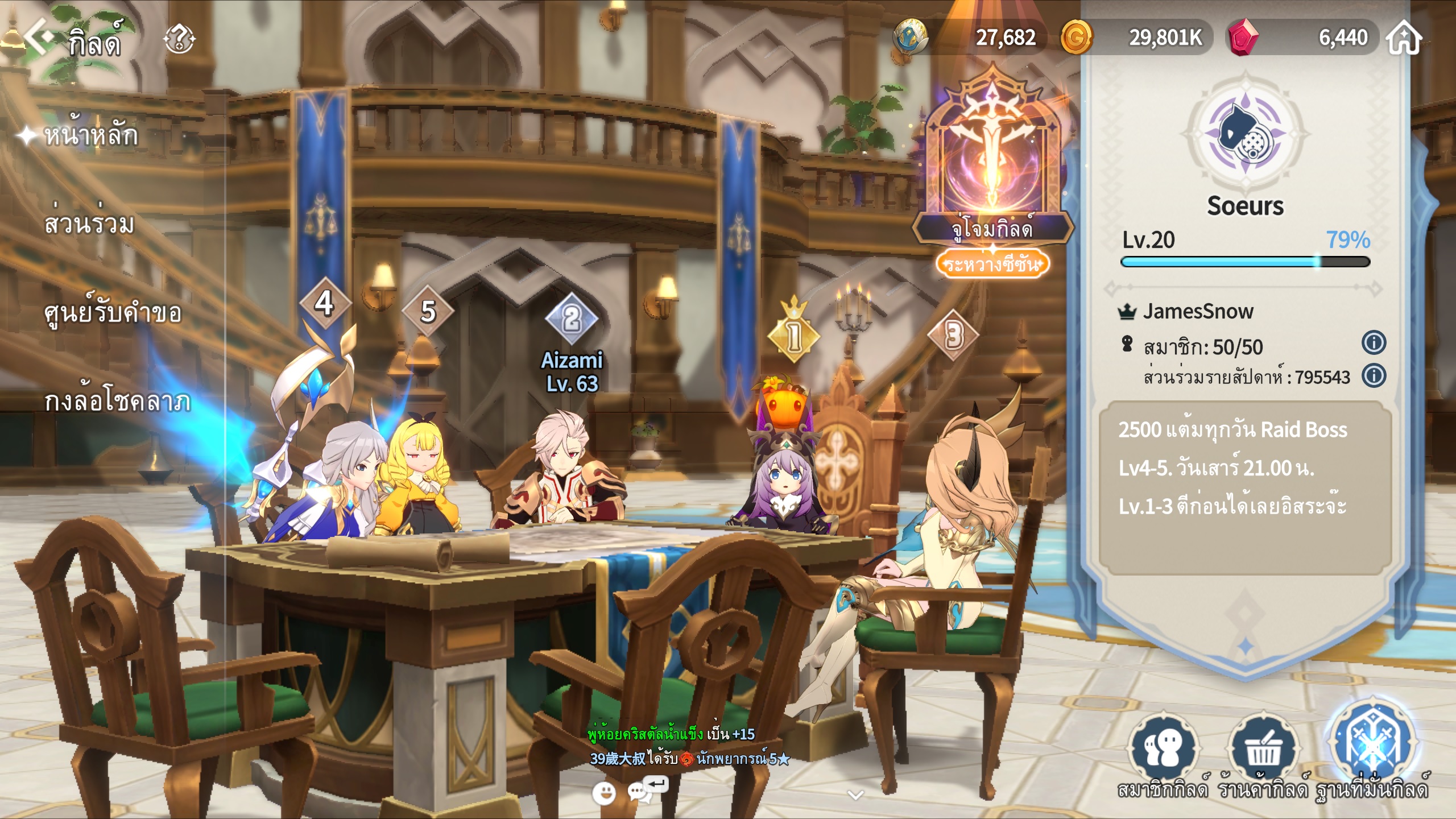This screenshot has width=1456, height=819.
Task: Show weekly contribution info details
Action: [x=1374, y=376]
